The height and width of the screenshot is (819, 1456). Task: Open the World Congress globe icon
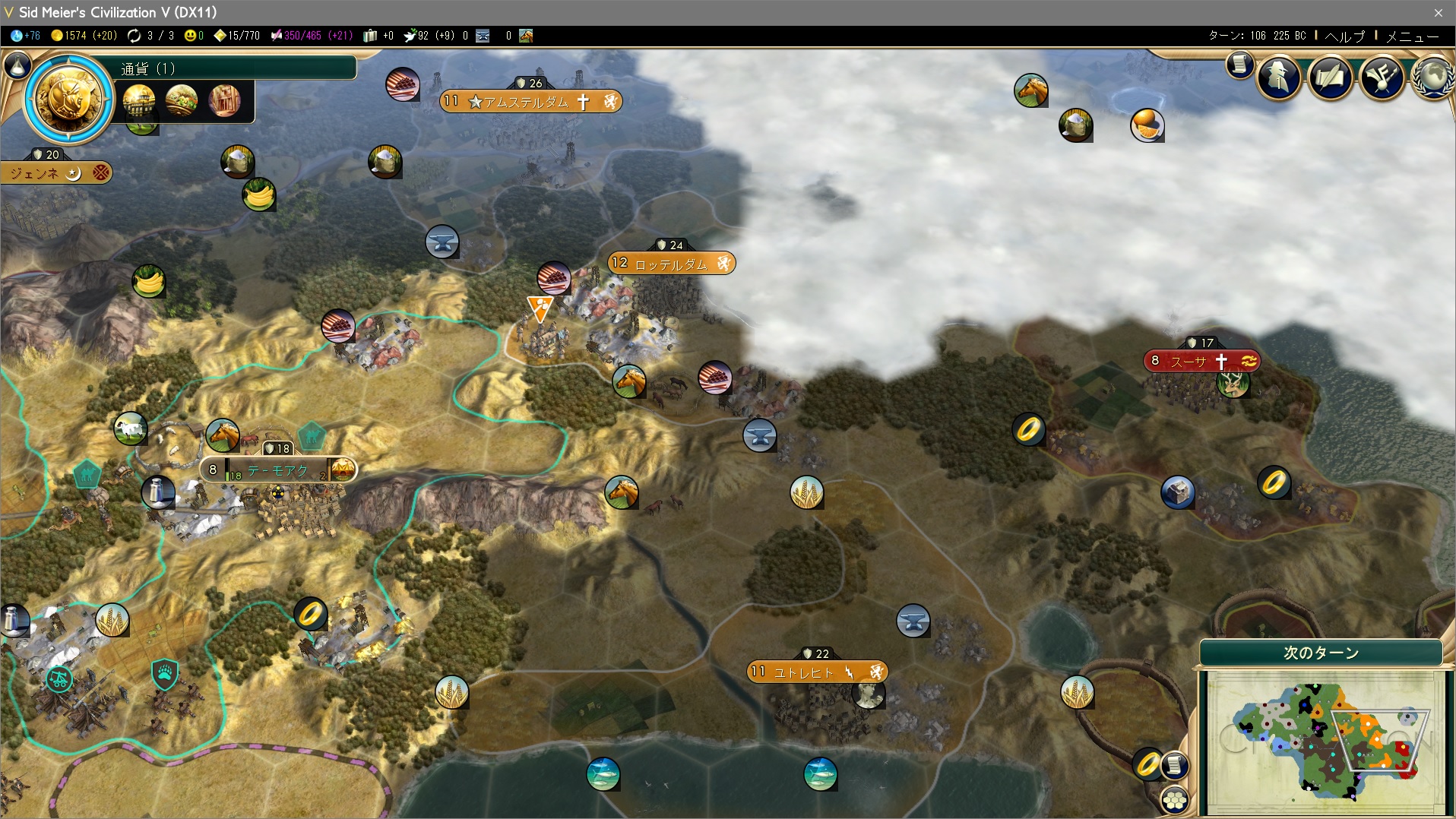[x=1432, y=77]
